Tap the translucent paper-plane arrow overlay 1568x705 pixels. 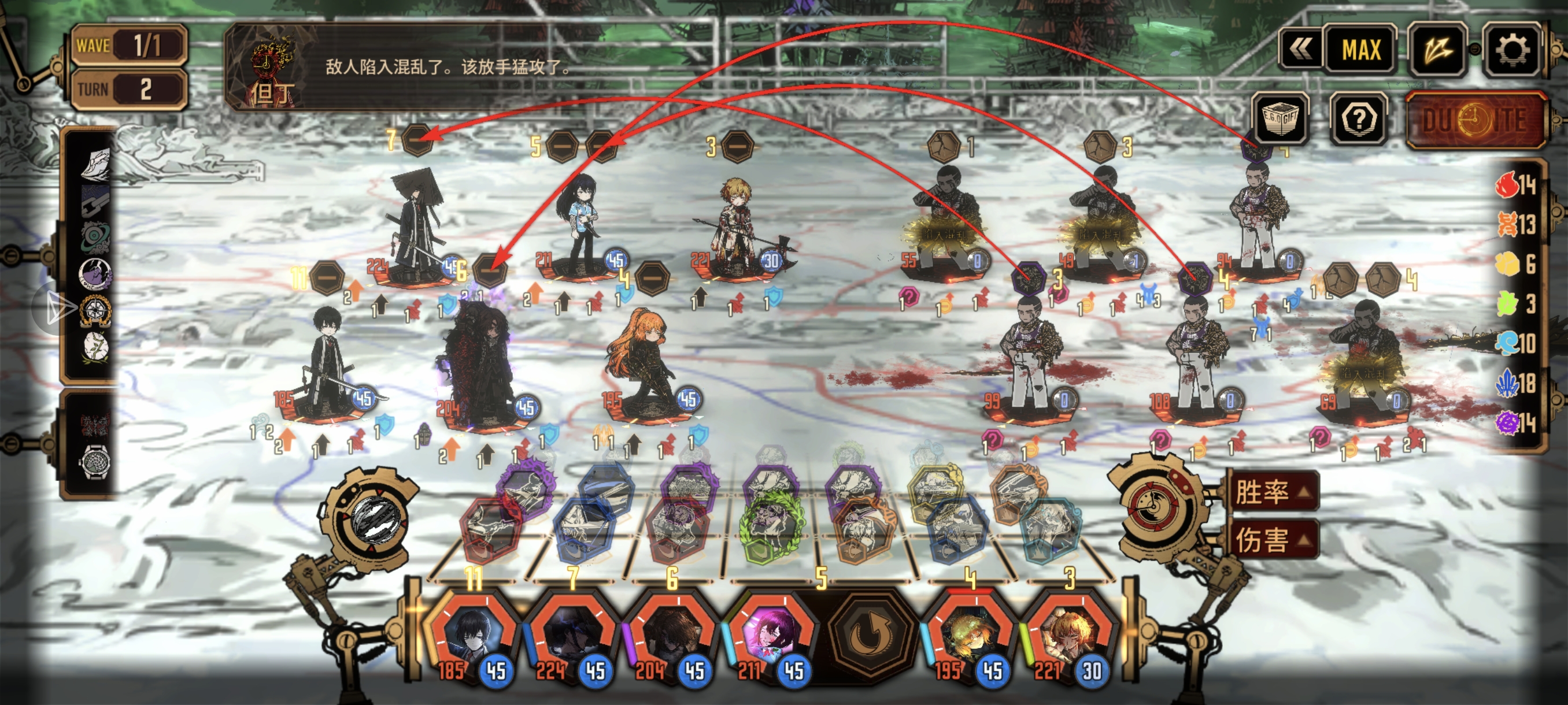tap(56, 309)
